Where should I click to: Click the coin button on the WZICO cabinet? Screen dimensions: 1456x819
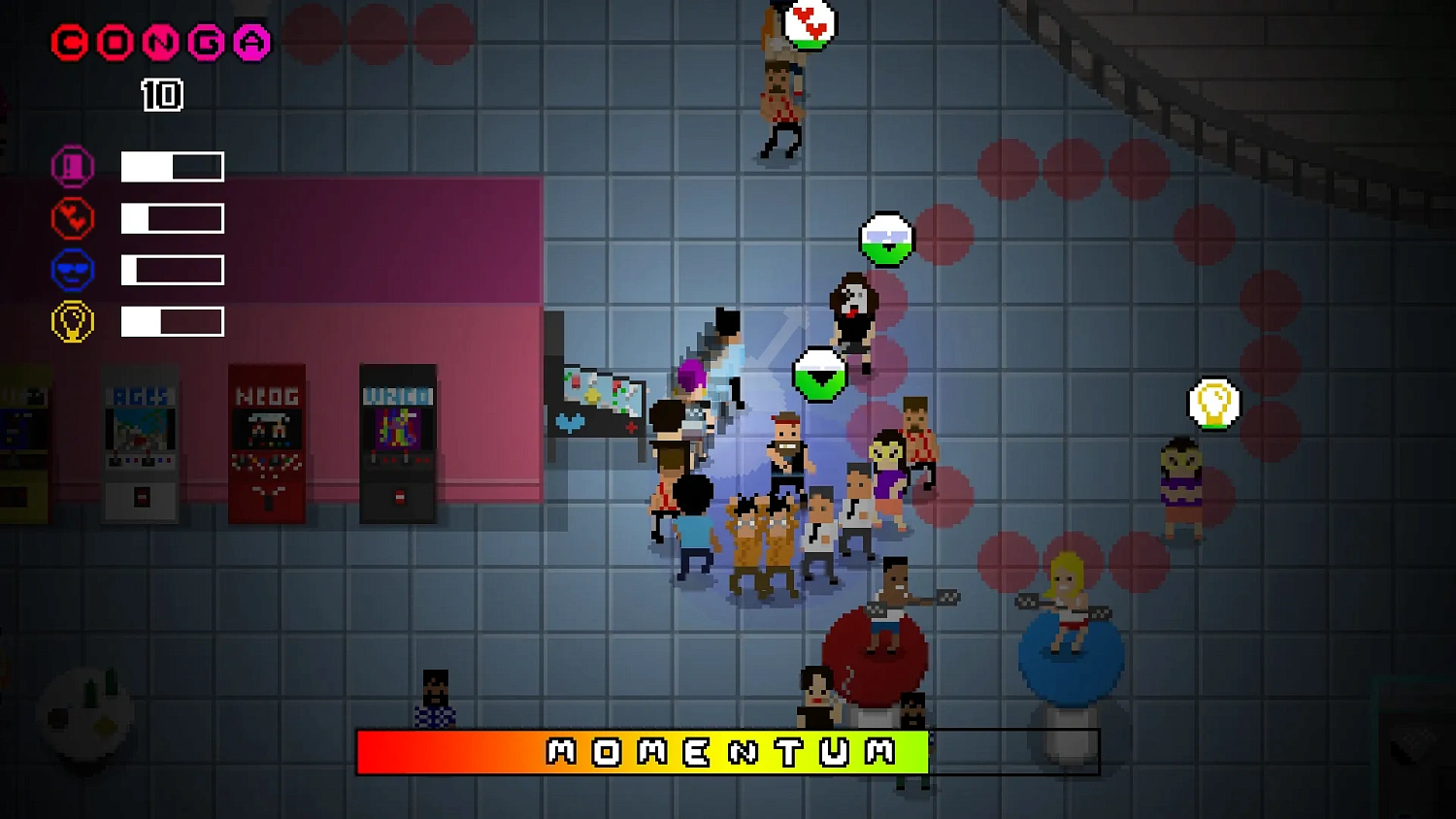point(400,494)
